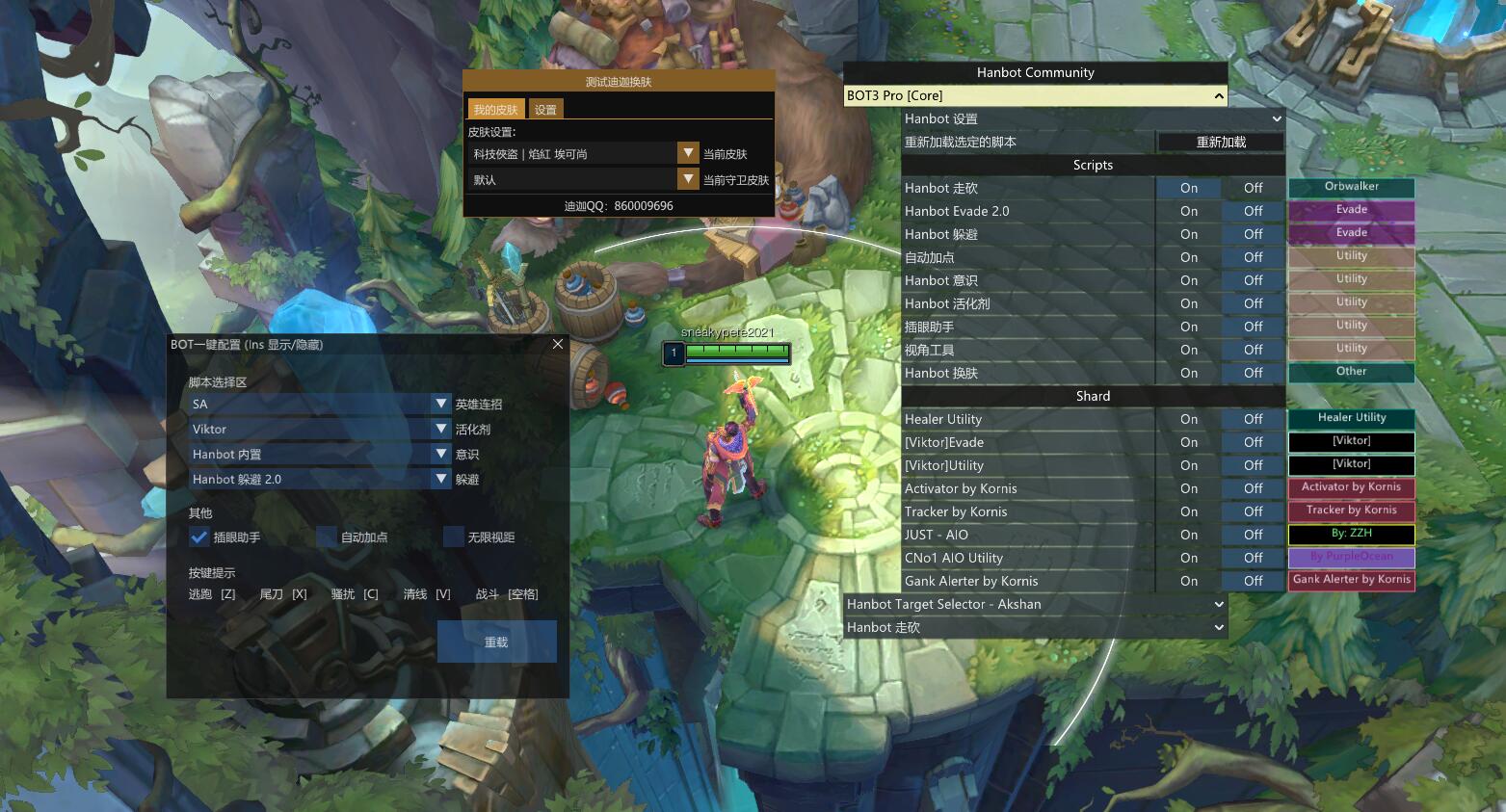Switch to the 设置 tab in the skin panel

point(545,109)
